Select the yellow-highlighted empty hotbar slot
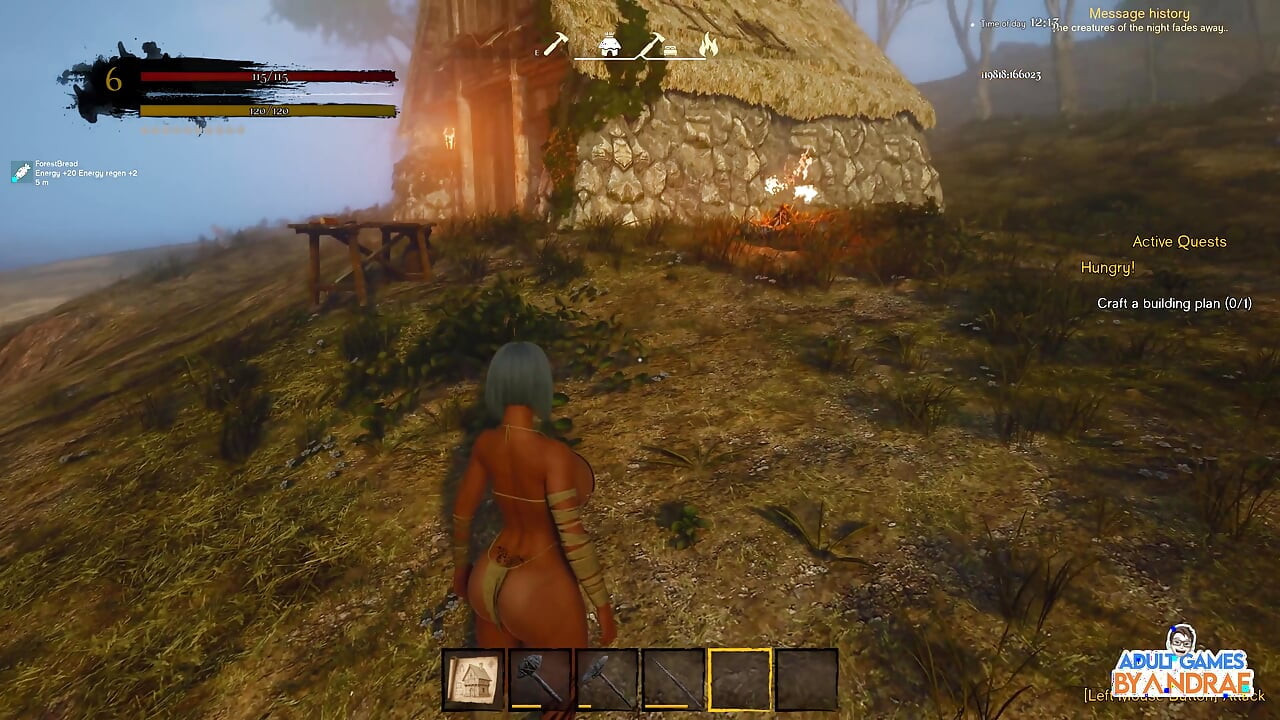Screen dimensions: 1280x720 (740, 680)
